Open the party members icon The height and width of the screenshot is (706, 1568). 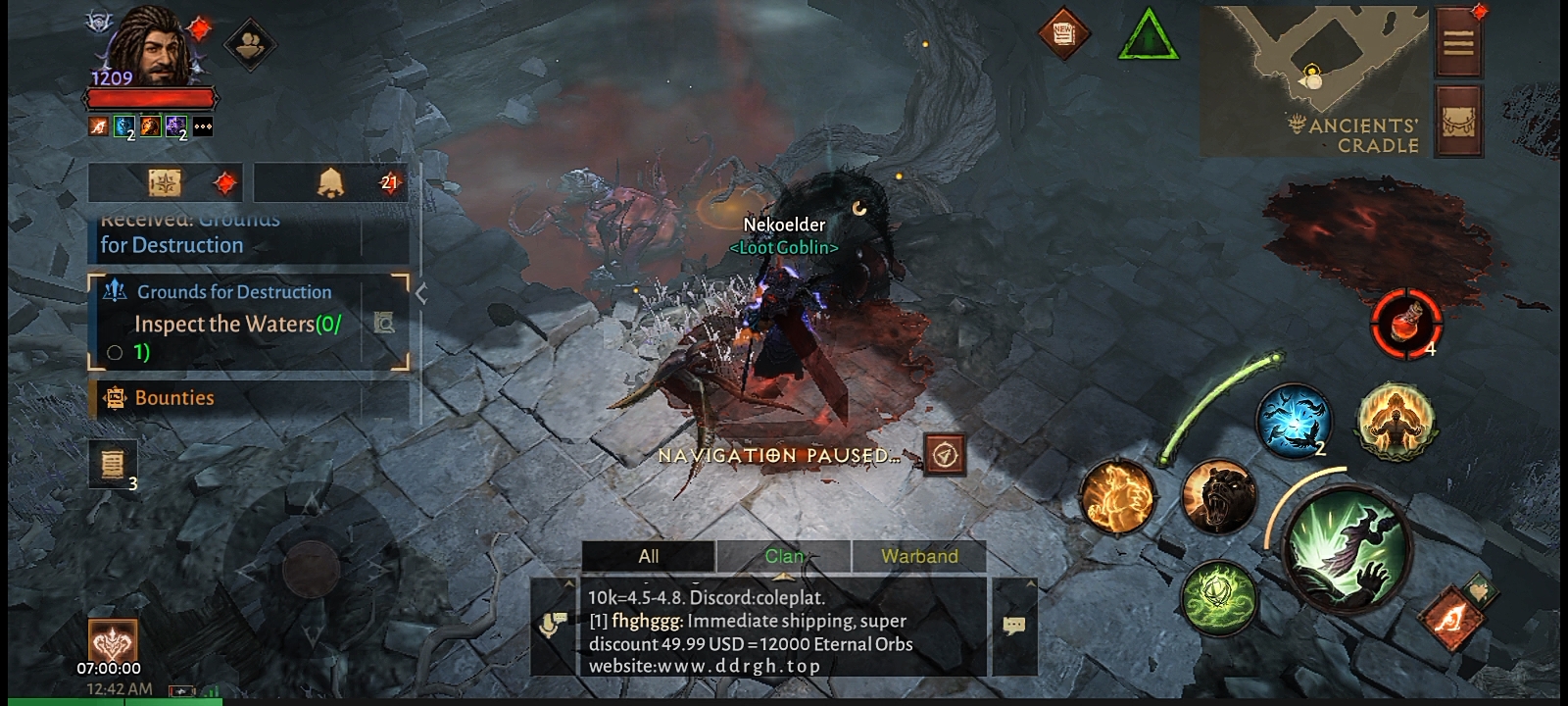coord(250,43)
